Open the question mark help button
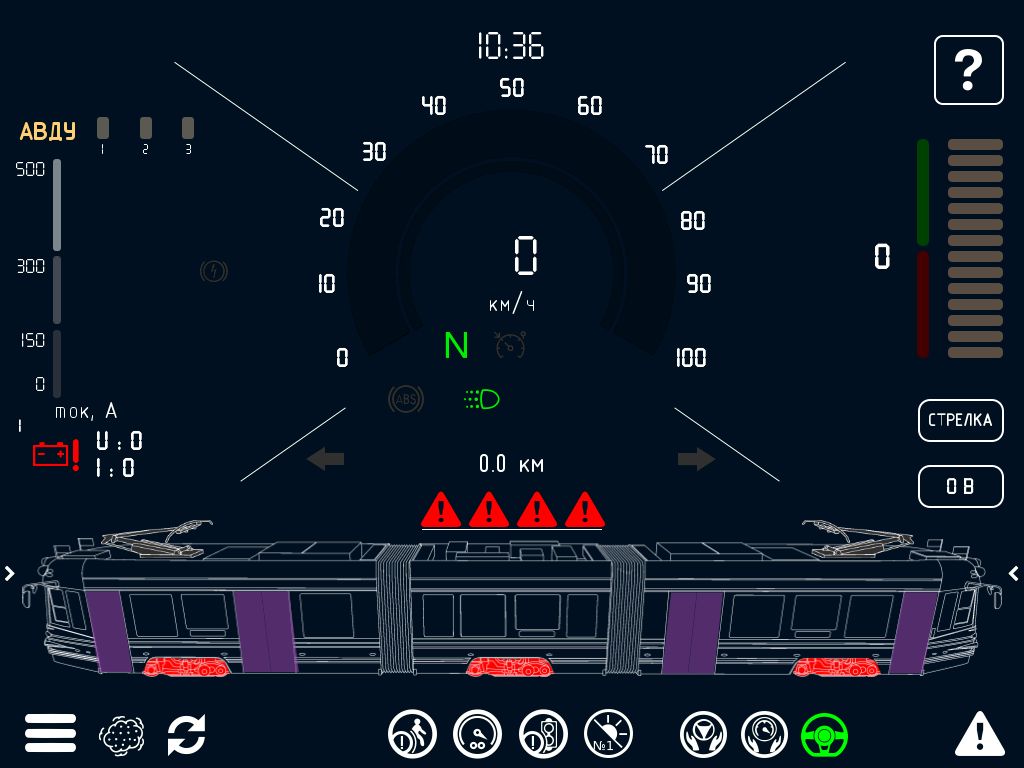Screen dimensions: 1024x768 tap(968, 70)
